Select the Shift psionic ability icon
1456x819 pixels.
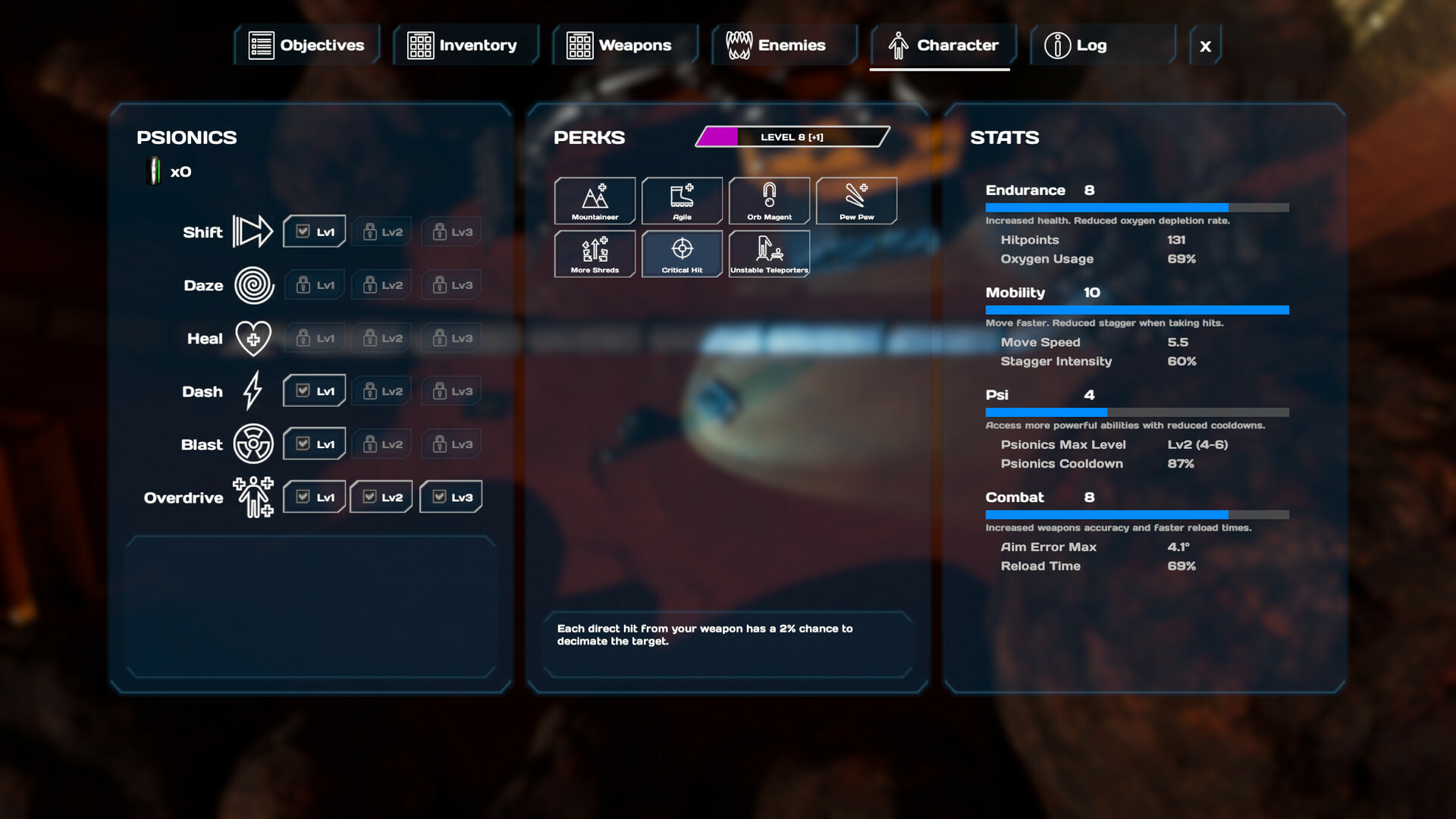[253, 231]
